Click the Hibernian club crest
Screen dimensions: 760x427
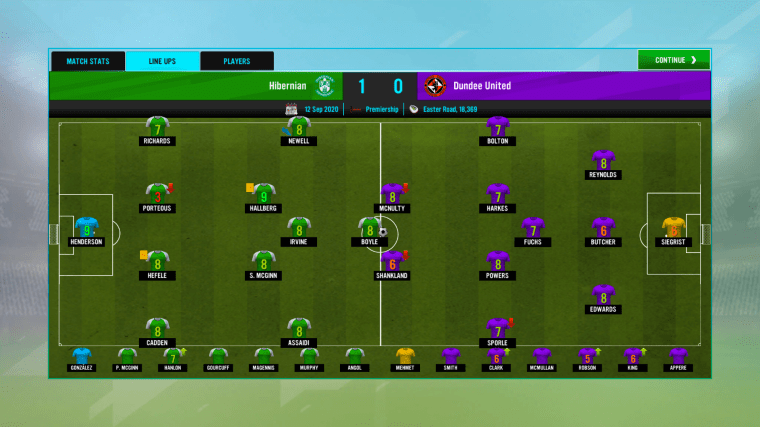pos(324,85)
